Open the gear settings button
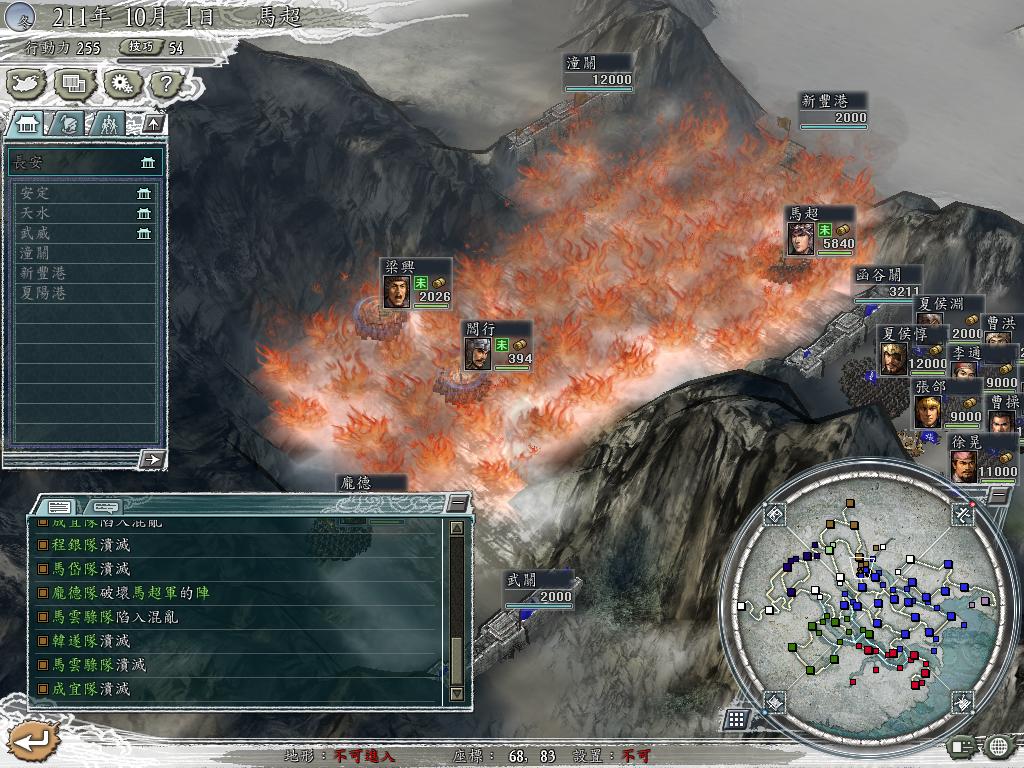The height and width of the screenshot is (768, 1024). [x=122, y=84]
